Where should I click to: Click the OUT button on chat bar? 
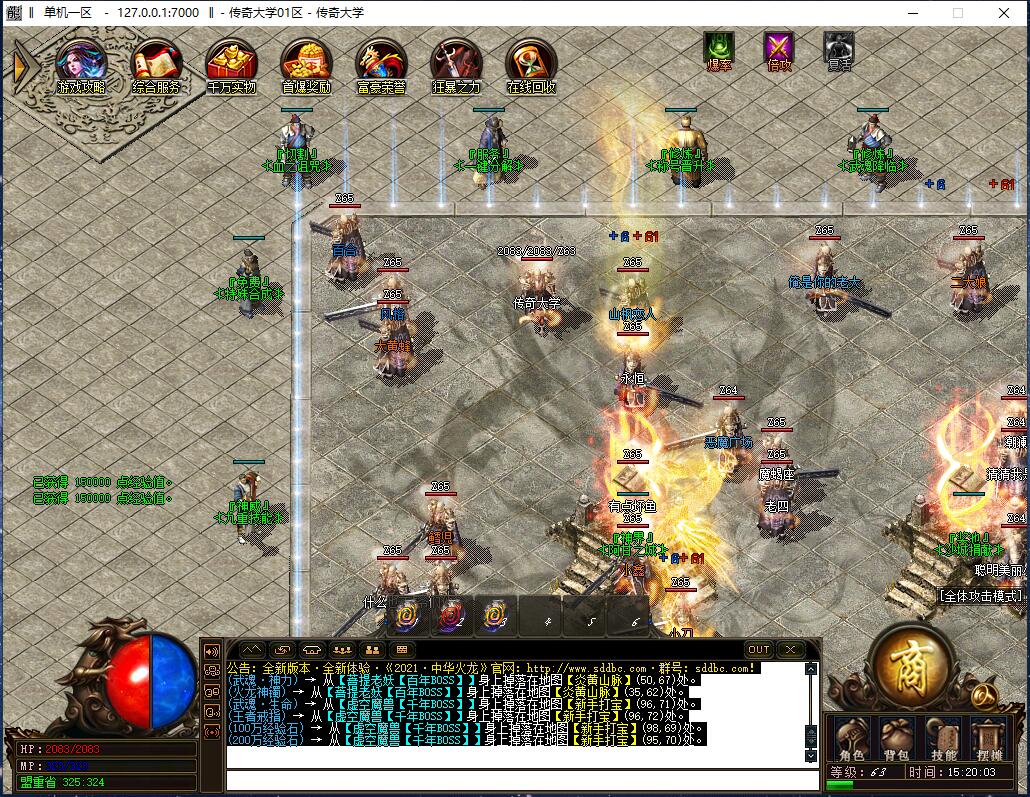759,650
